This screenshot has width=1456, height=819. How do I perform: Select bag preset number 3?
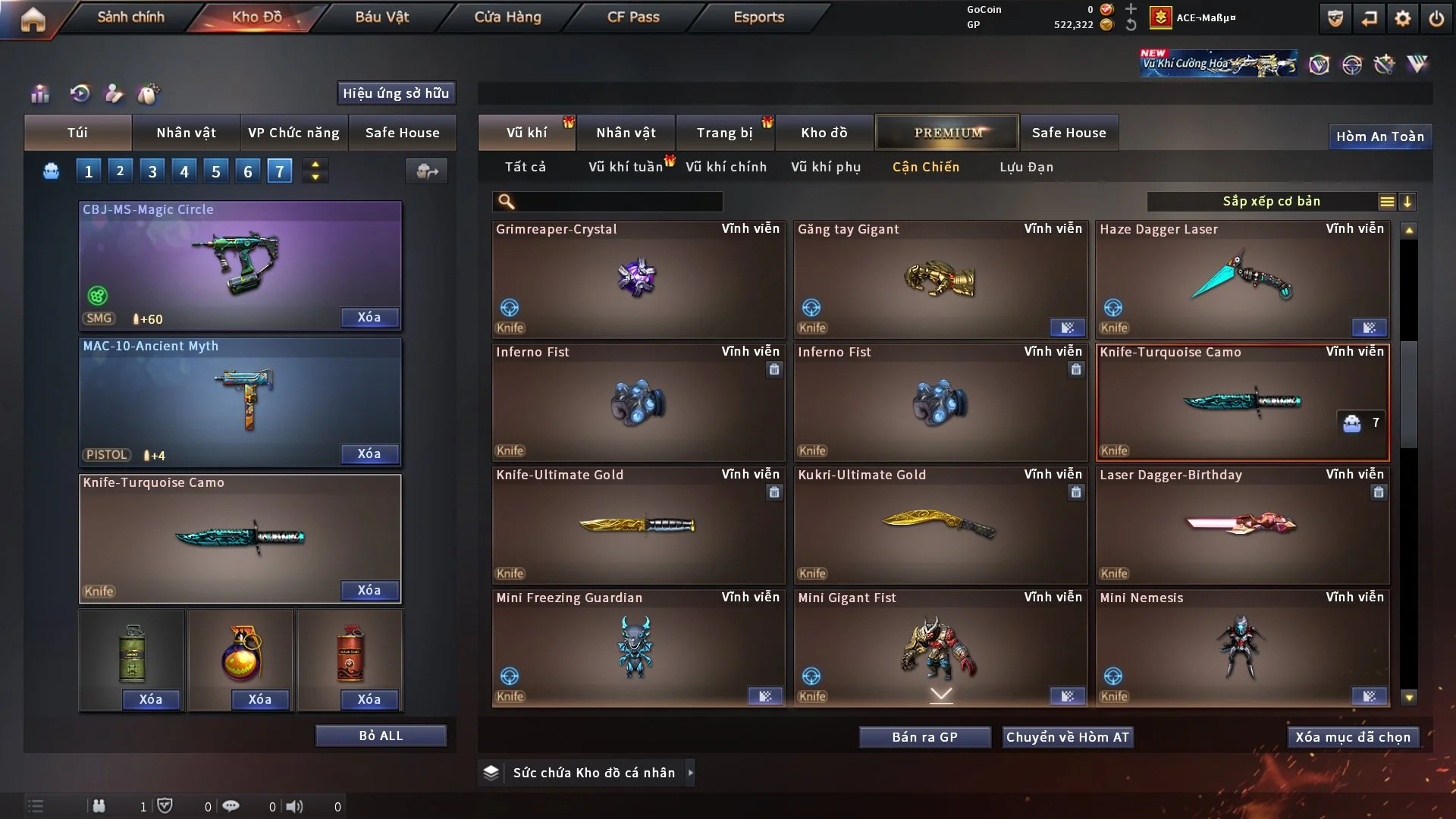[152, 171]
